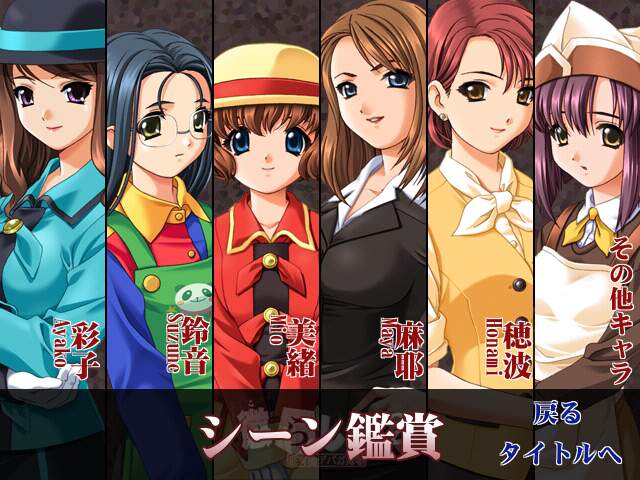
Task: Choose Suzune's scene gallery panel
Action: pyautogui.click(x=158, y=200)
